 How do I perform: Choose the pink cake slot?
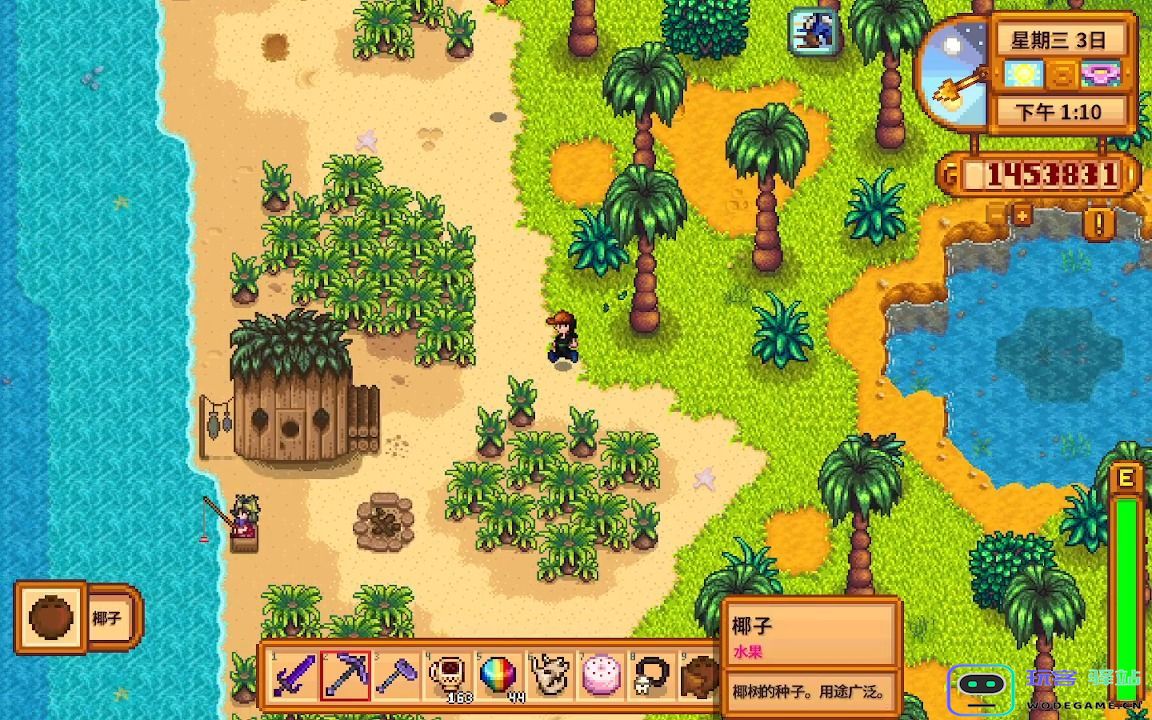tap(601, 675)
